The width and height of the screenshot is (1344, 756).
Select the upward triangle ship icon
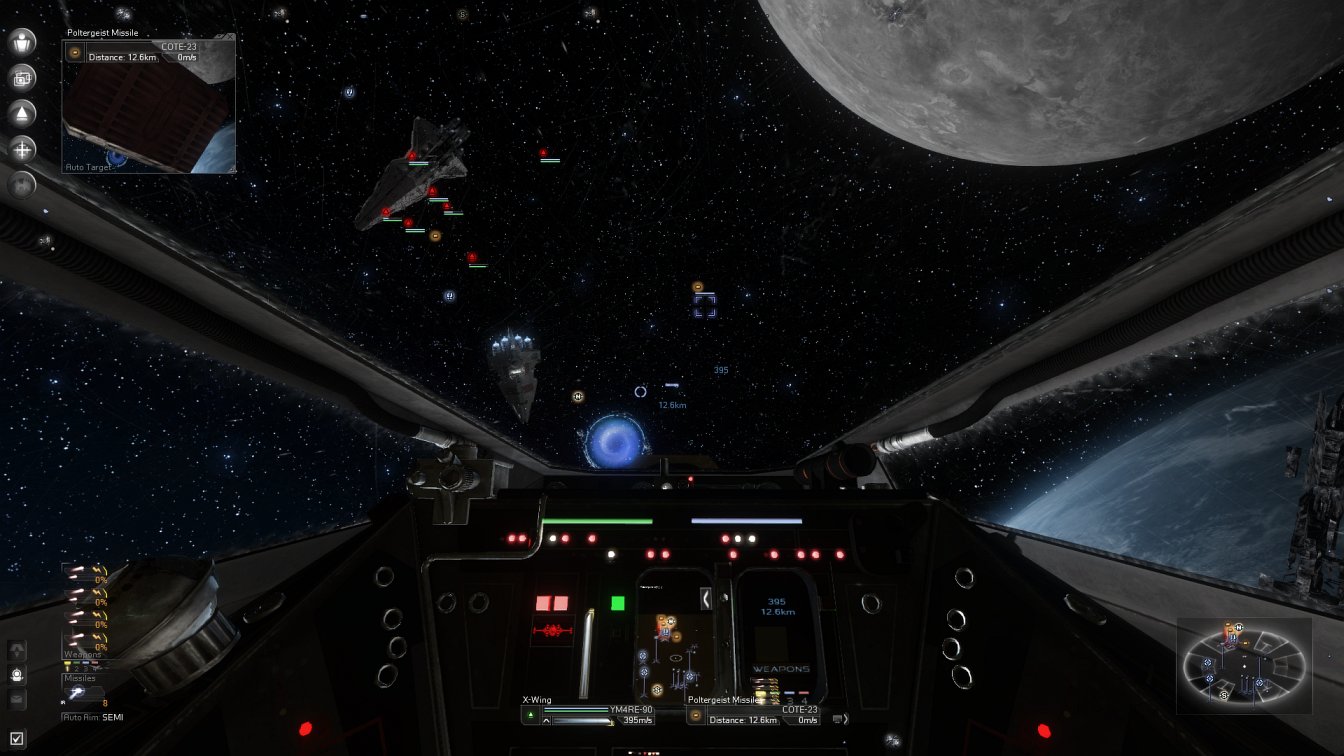pyautogui.click(x=22, y=113)
